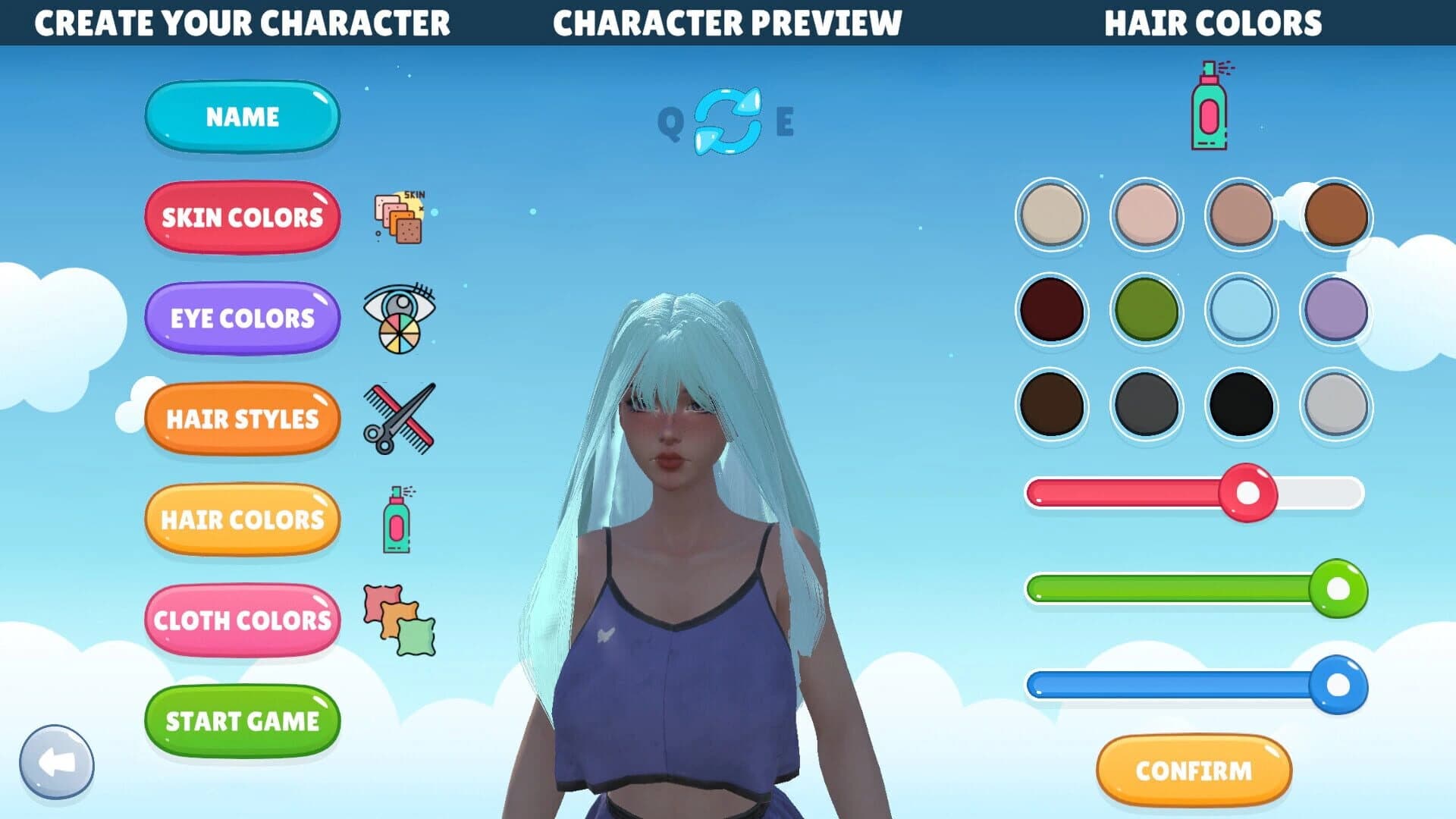
Task: Open the Eye Colors panel
Action: 241,318
